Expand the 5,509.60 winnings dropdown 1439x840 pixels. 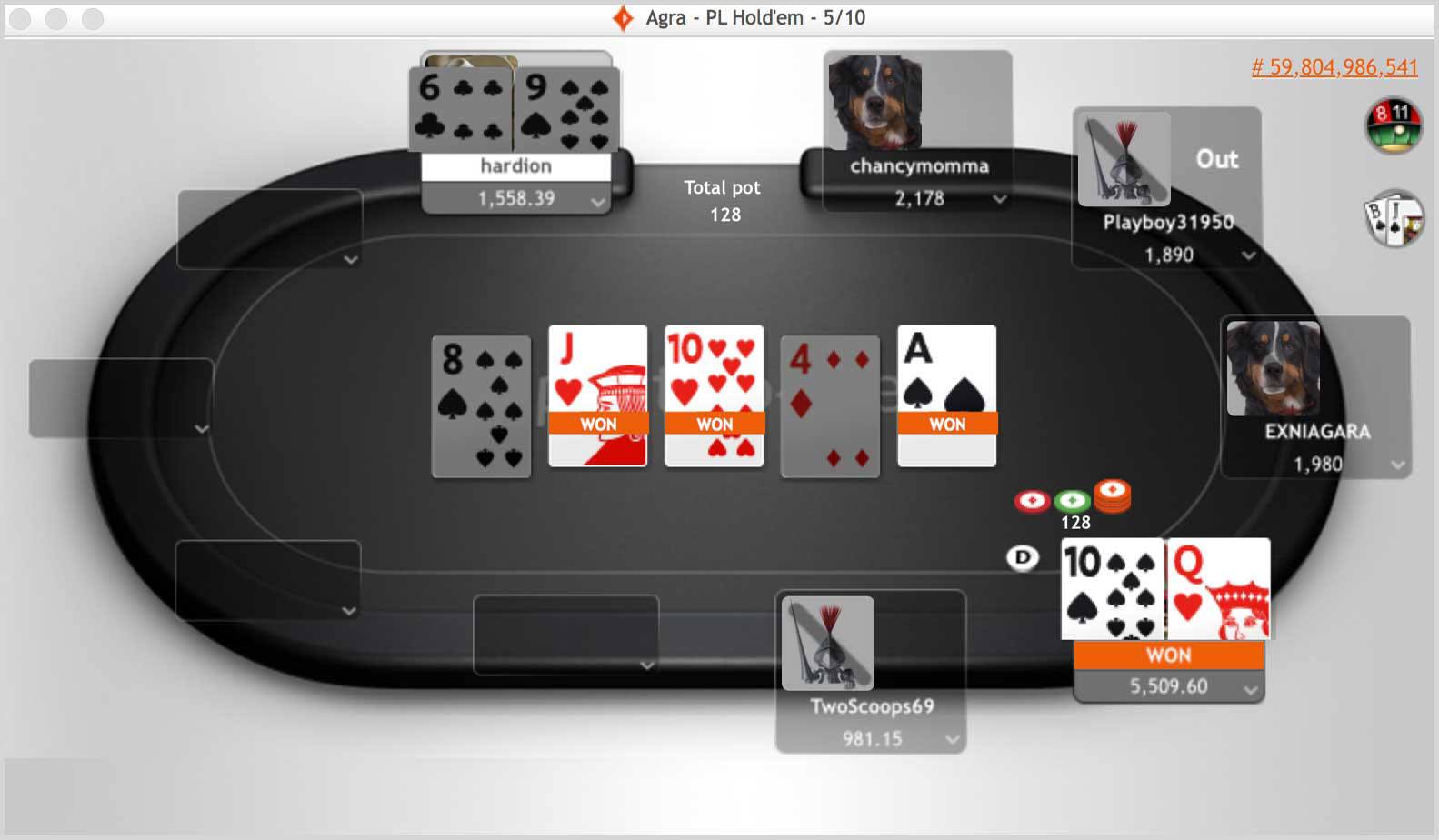coord(1253,688)
